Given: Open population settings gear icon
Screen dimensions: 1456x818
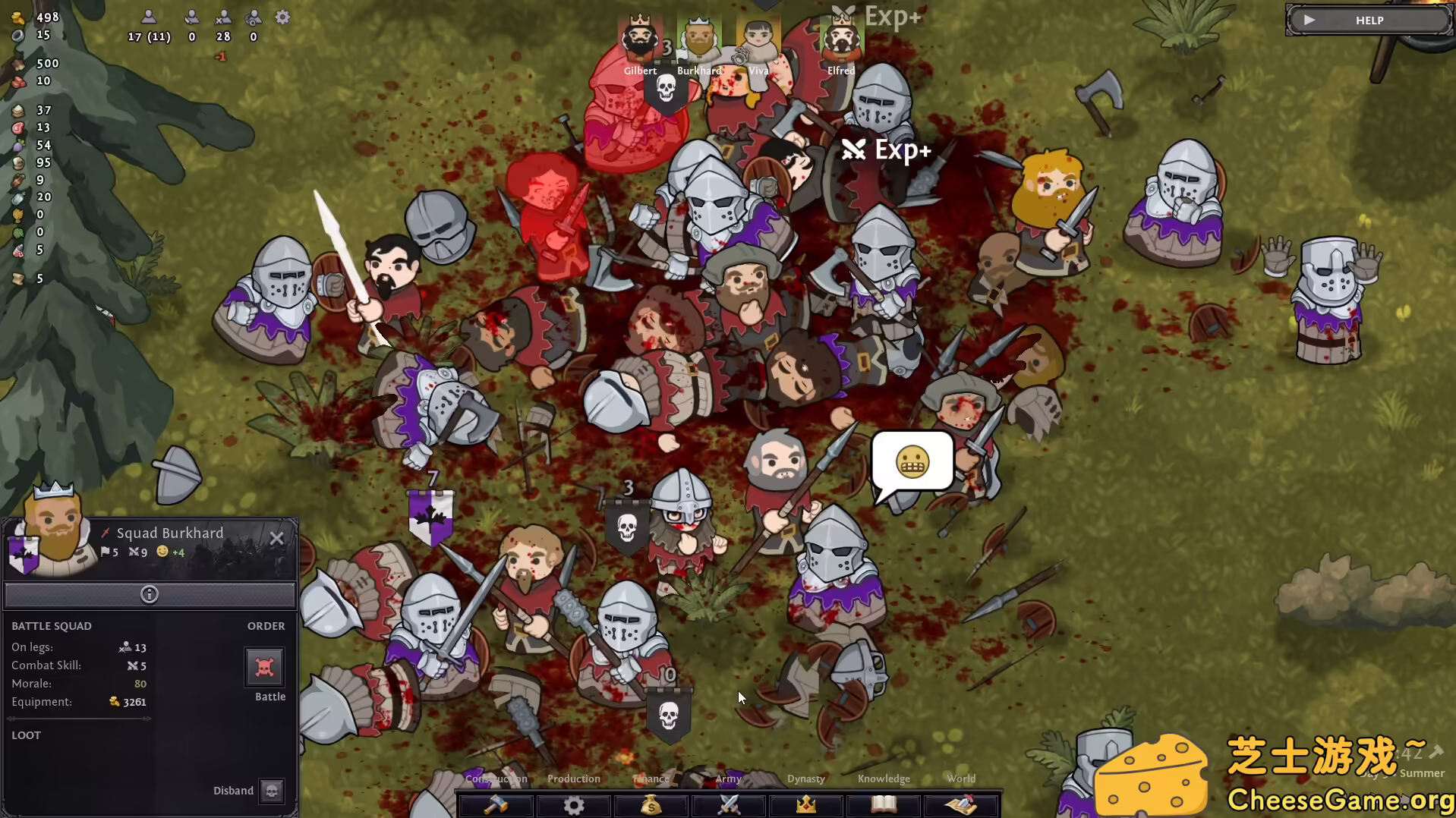Looking at the screenshot, I should [x=282, y=17].
